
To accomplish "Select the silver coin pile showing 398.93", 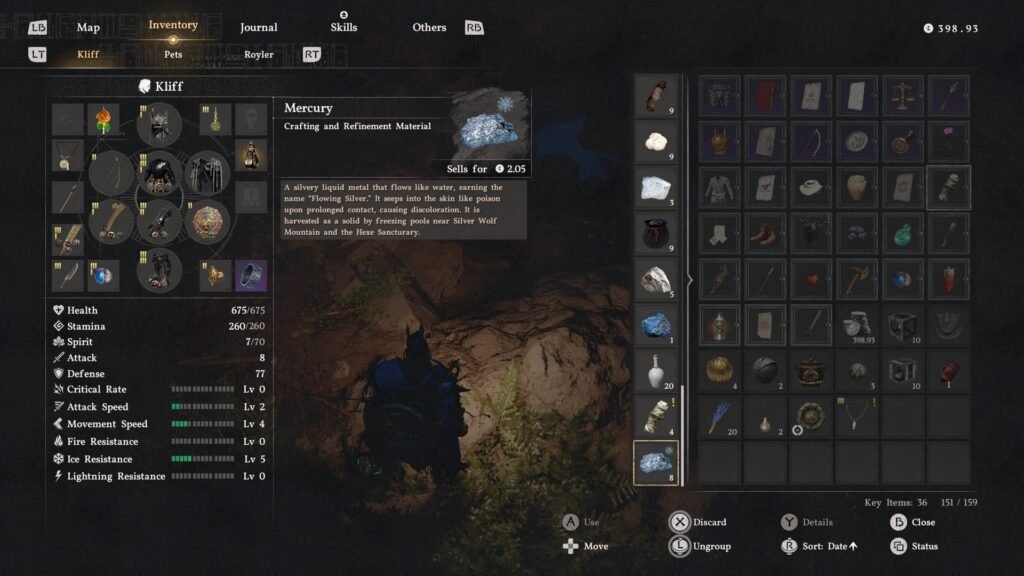I will pos(857,324).
